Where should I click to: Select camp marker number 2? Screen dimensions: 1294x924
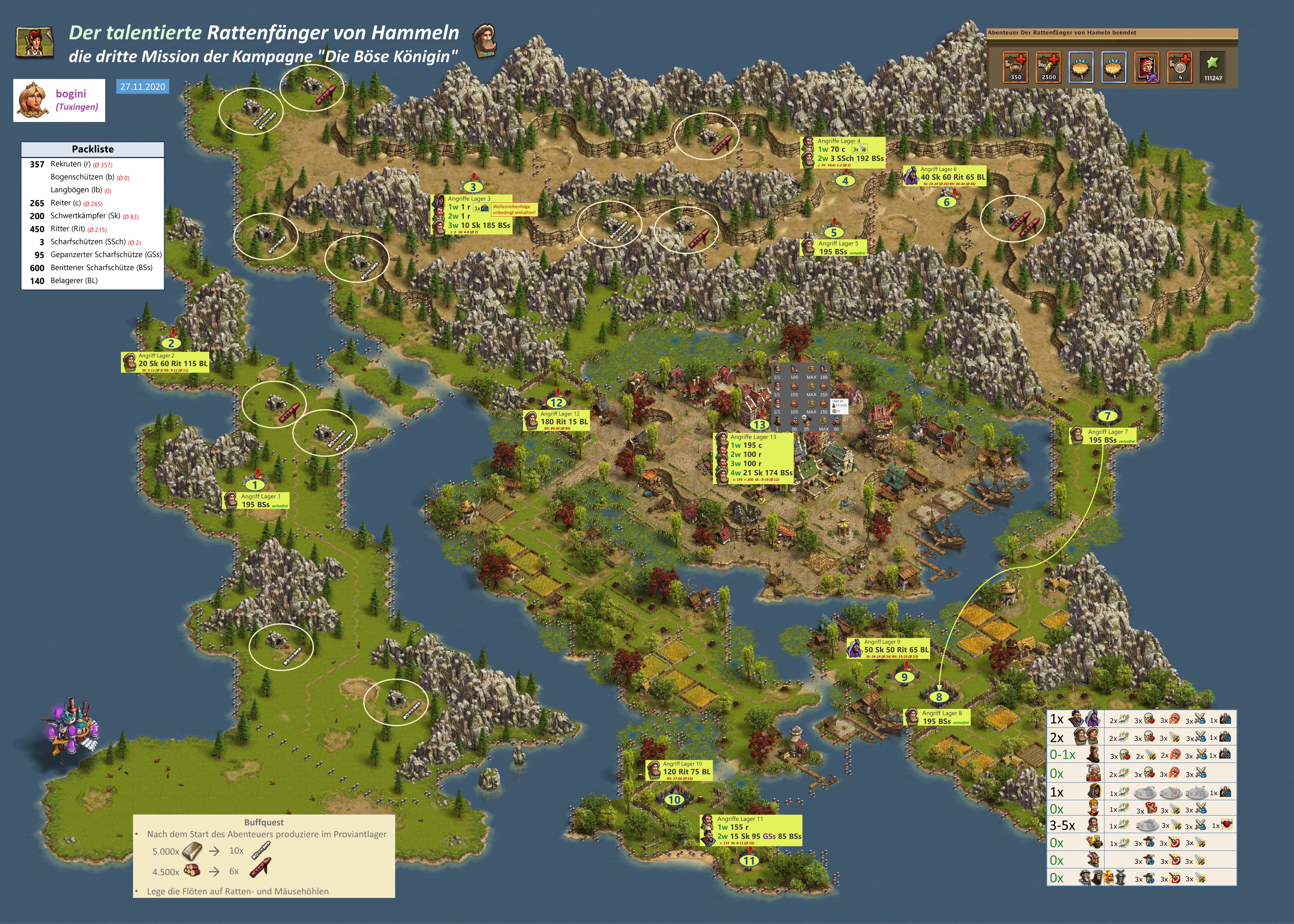171,343
